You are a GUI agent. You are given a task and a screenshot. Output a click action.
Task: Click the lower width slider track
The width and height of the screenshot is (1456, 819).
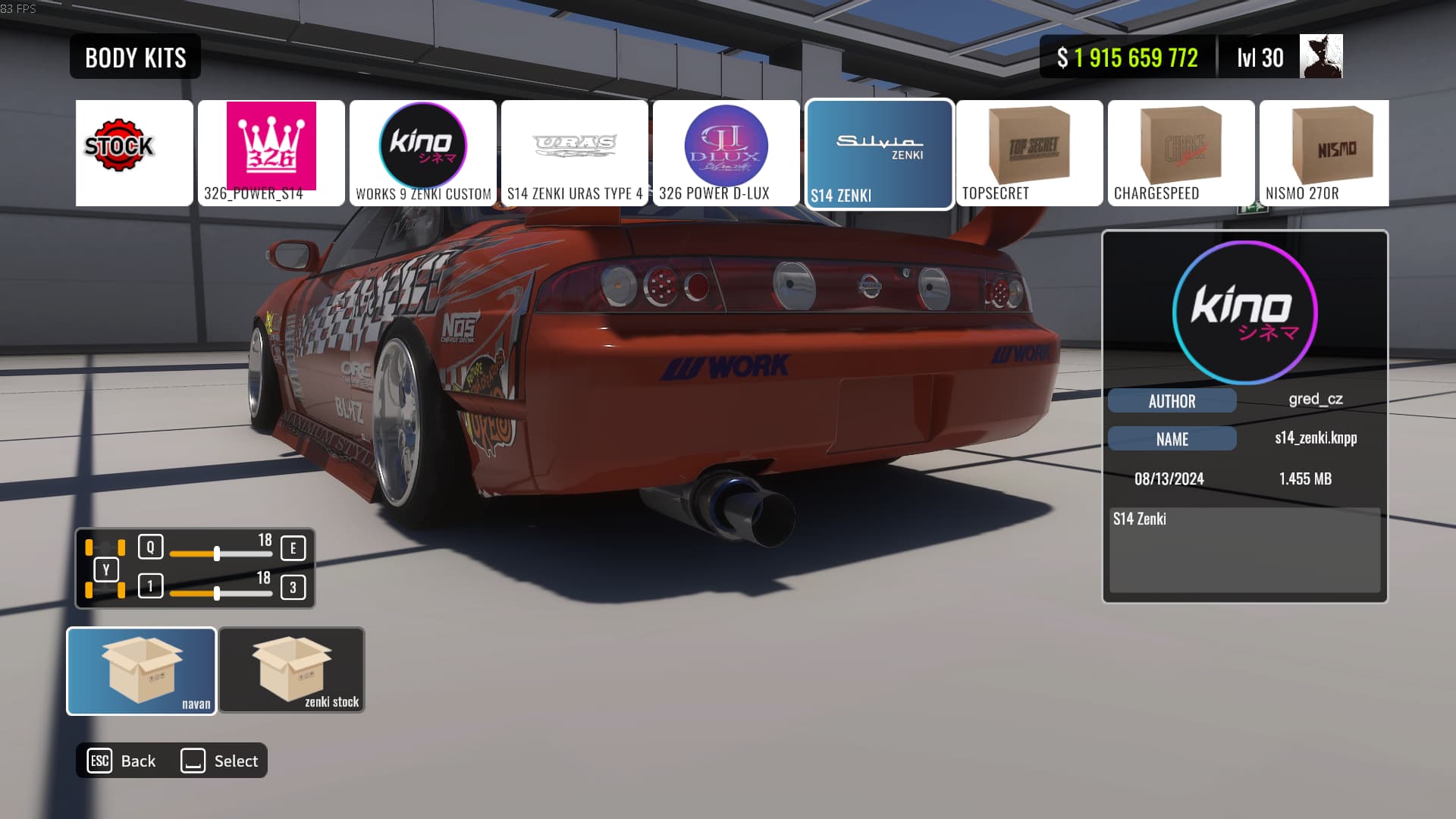[x=221, y=593]
